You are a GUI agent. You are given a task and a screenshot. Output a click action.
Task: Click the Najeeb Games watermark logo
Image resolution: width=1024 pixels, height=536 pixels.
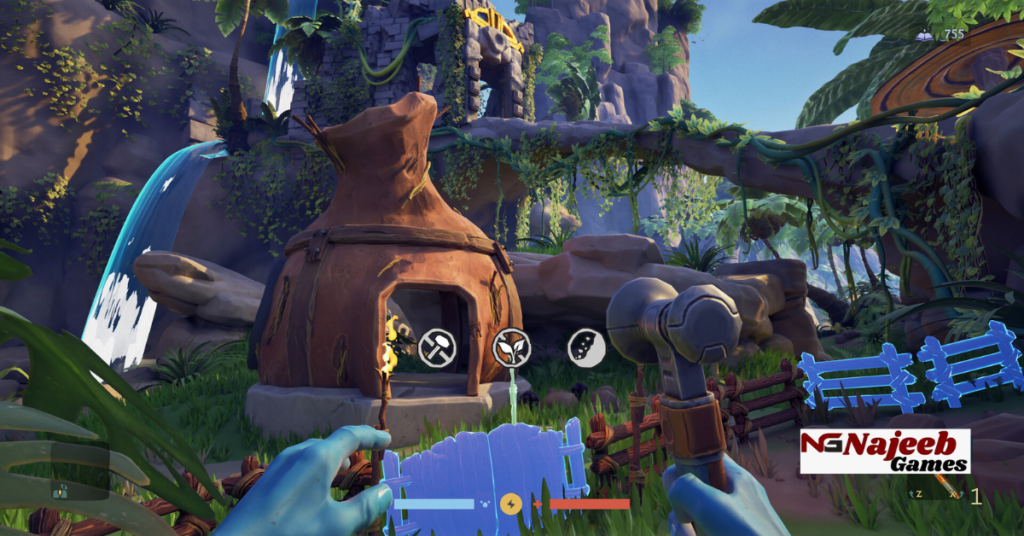(884, 451)
